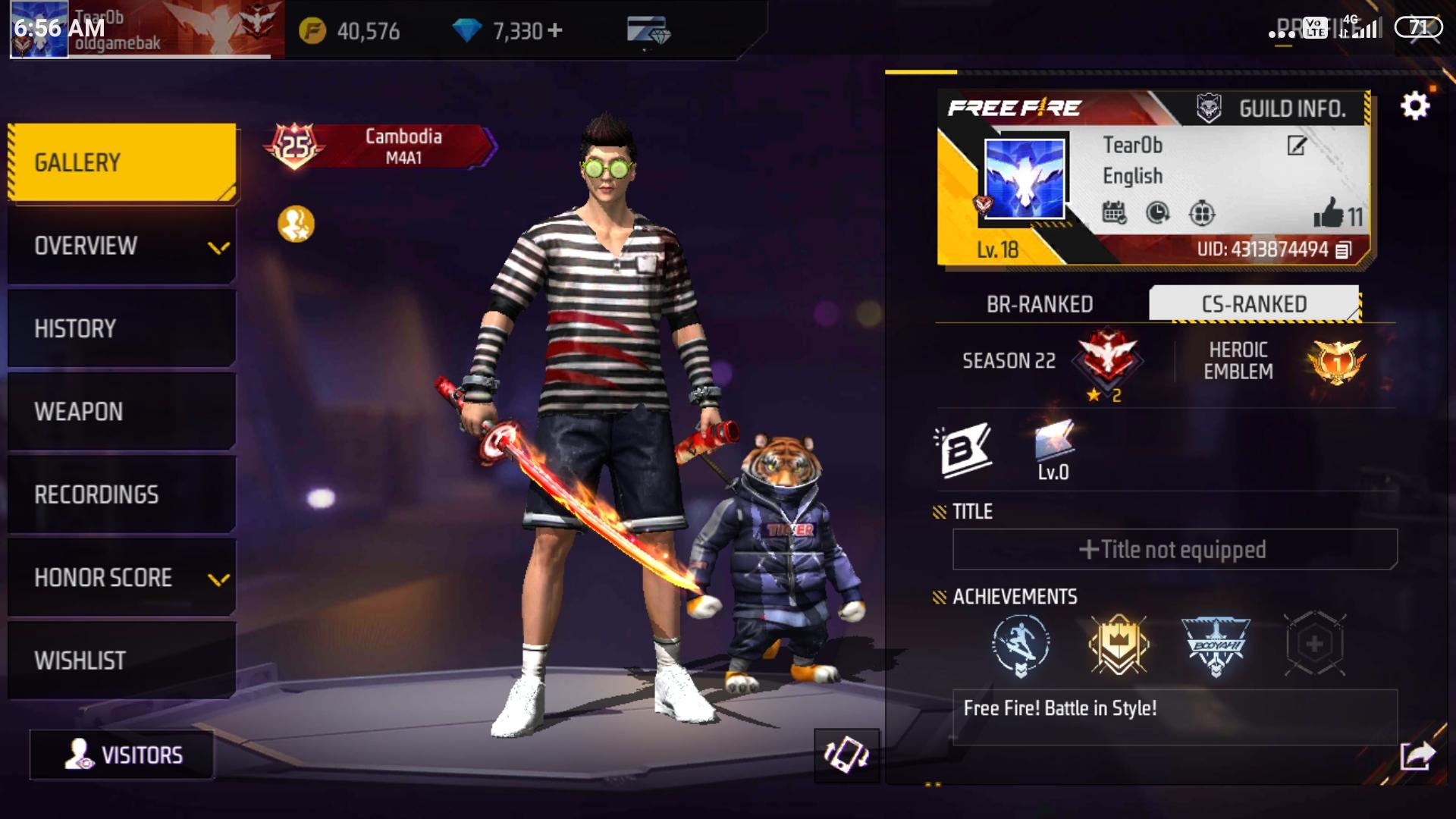Open the History menu entry
1456x819 pixels.
[x=121, y=328]
